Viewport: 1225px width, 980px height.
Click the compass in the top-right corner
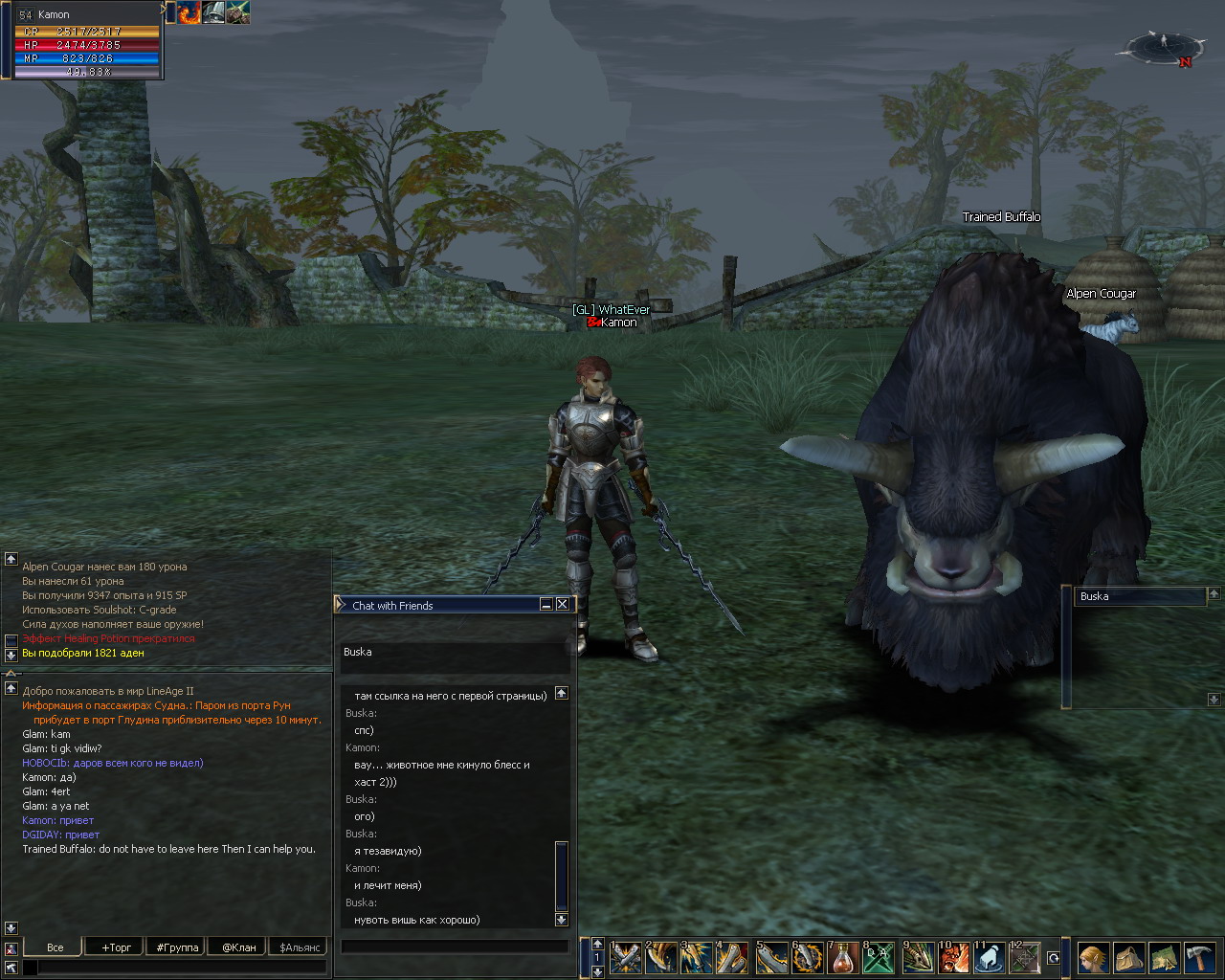1164,46
